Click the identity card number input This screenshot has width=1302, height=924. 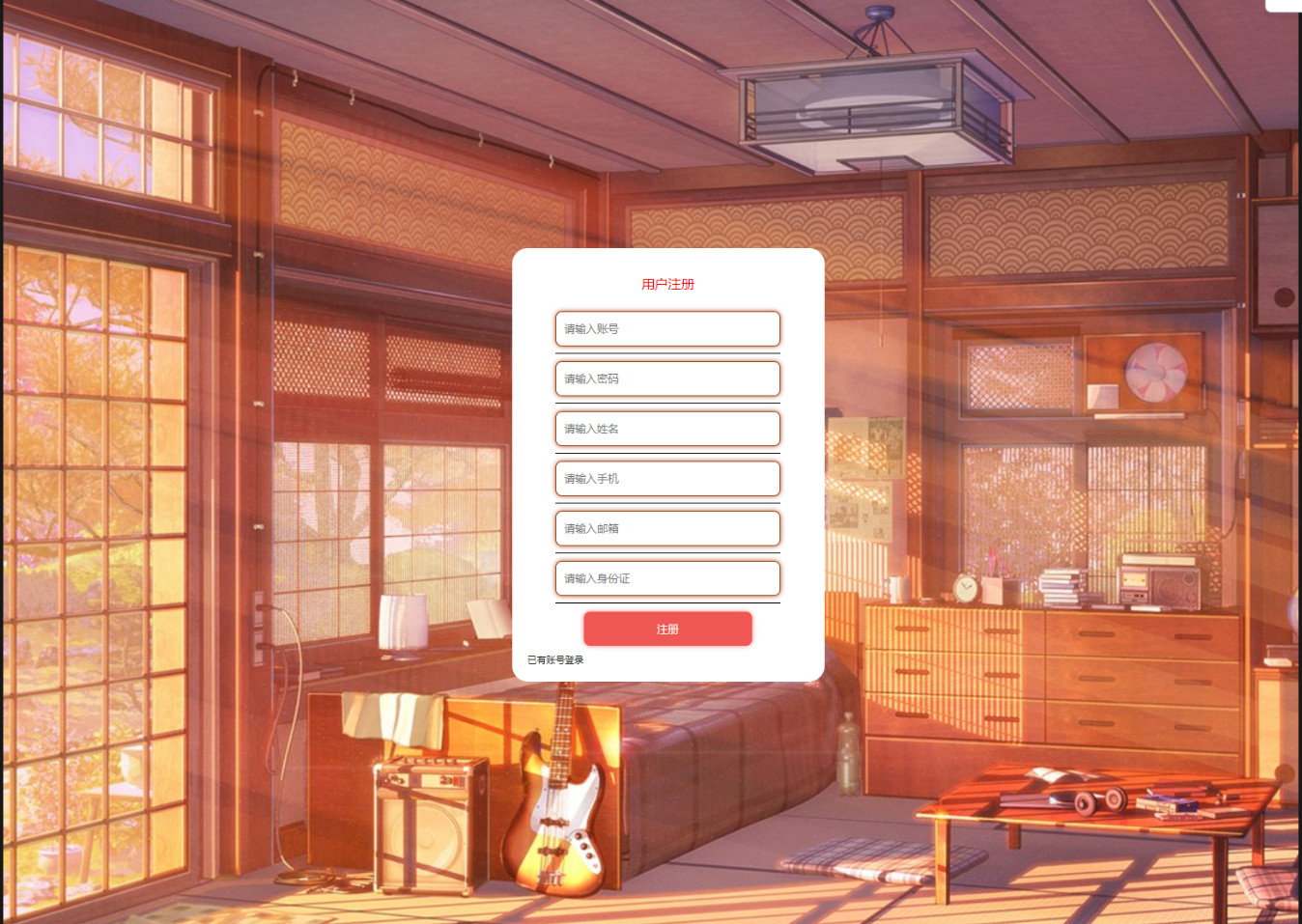(667, 578)
